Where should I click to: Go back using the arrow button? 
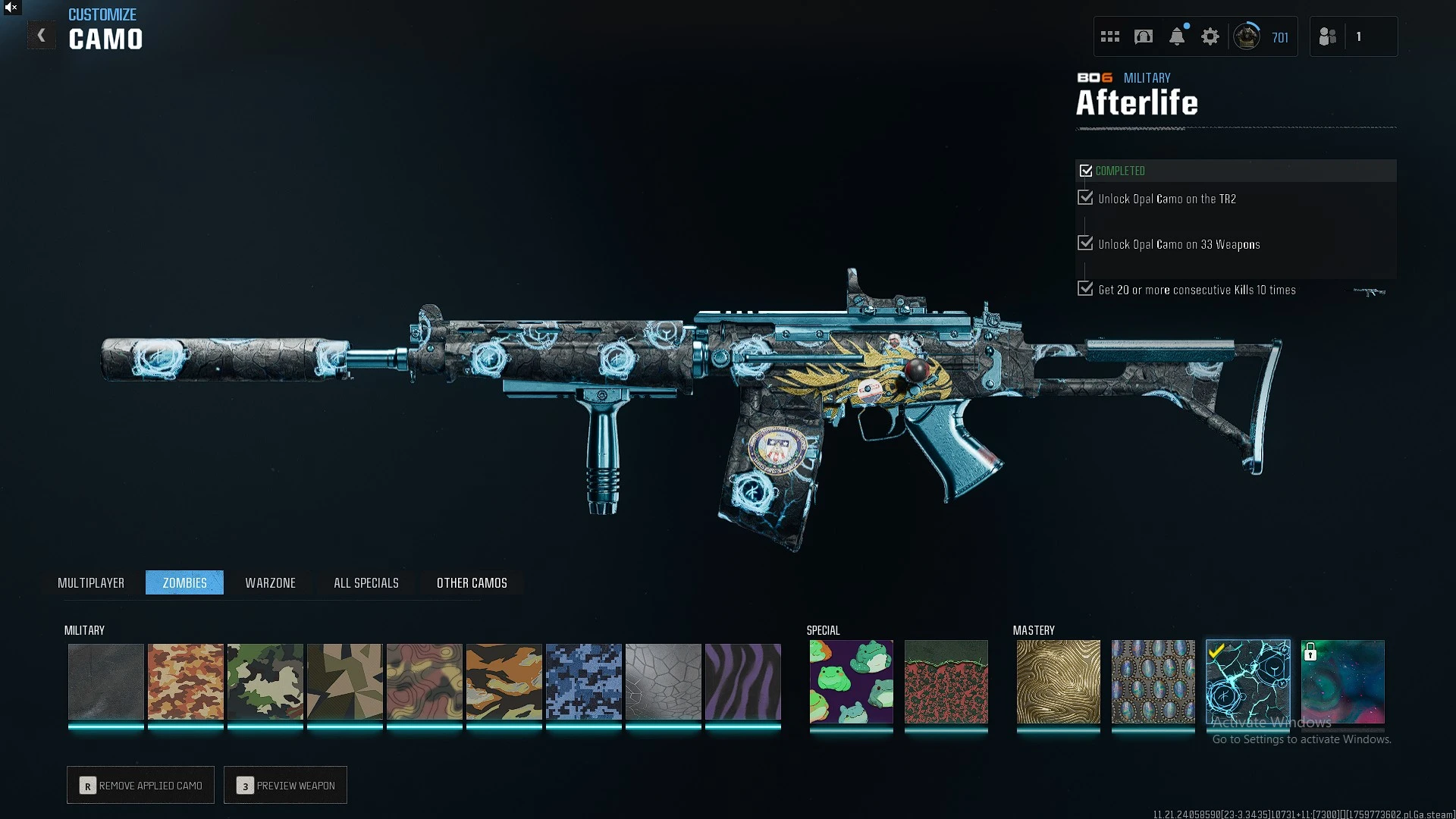pyautogui.click(x=42, y=36)
